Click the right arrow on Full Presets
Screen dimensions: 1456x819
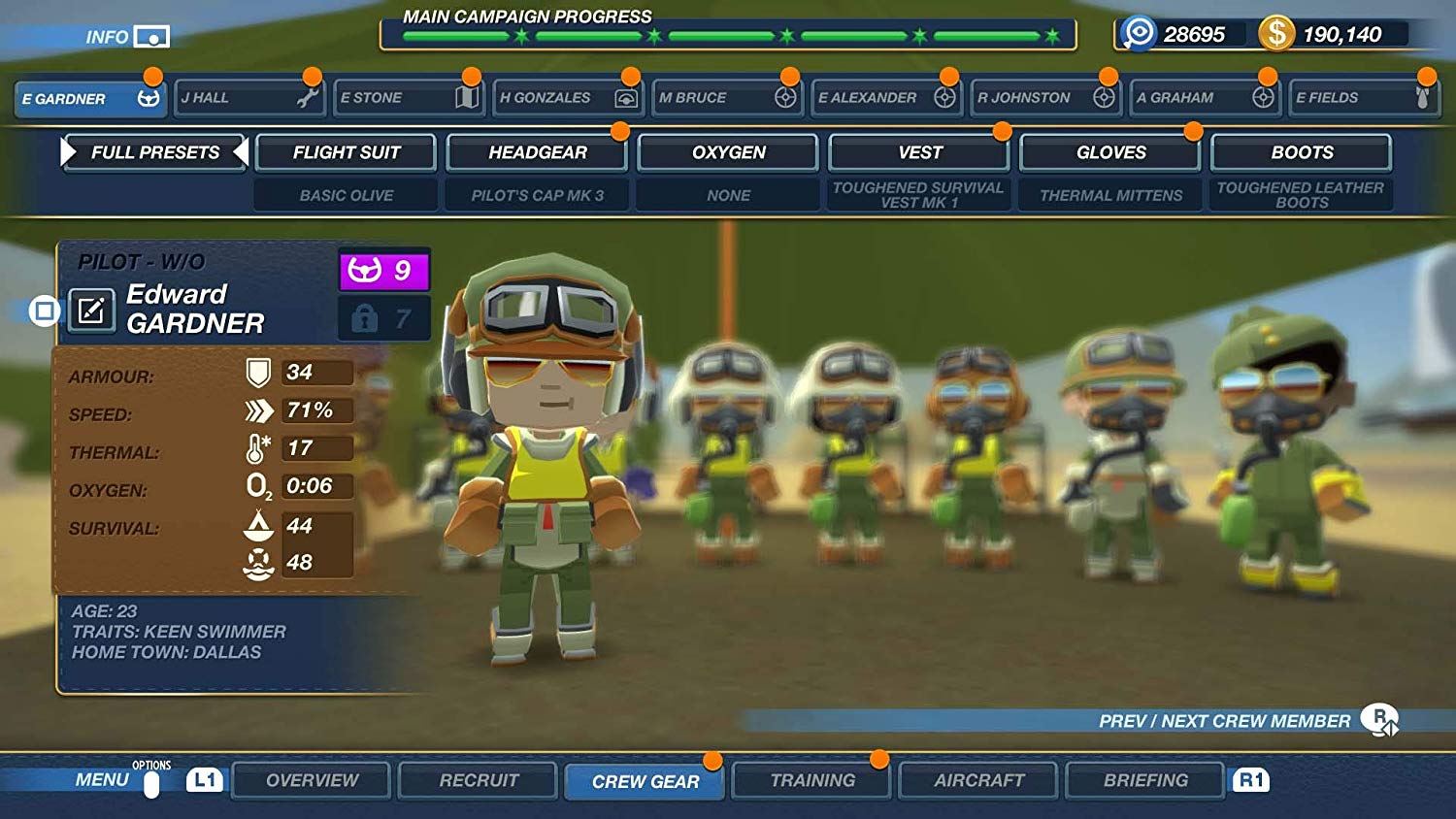point(242,152)
